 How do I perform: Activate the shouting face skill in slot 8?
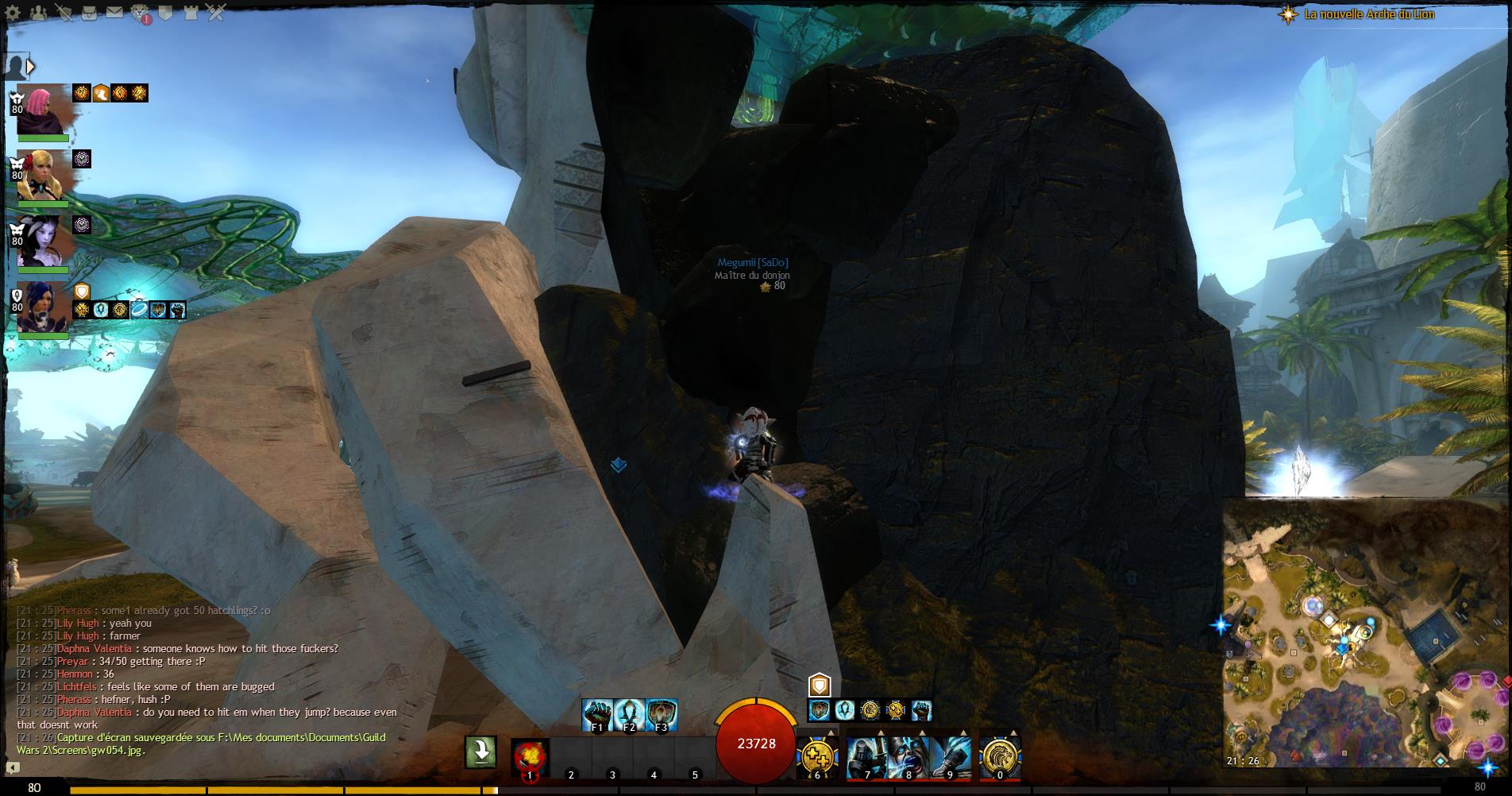pos(908,755)
